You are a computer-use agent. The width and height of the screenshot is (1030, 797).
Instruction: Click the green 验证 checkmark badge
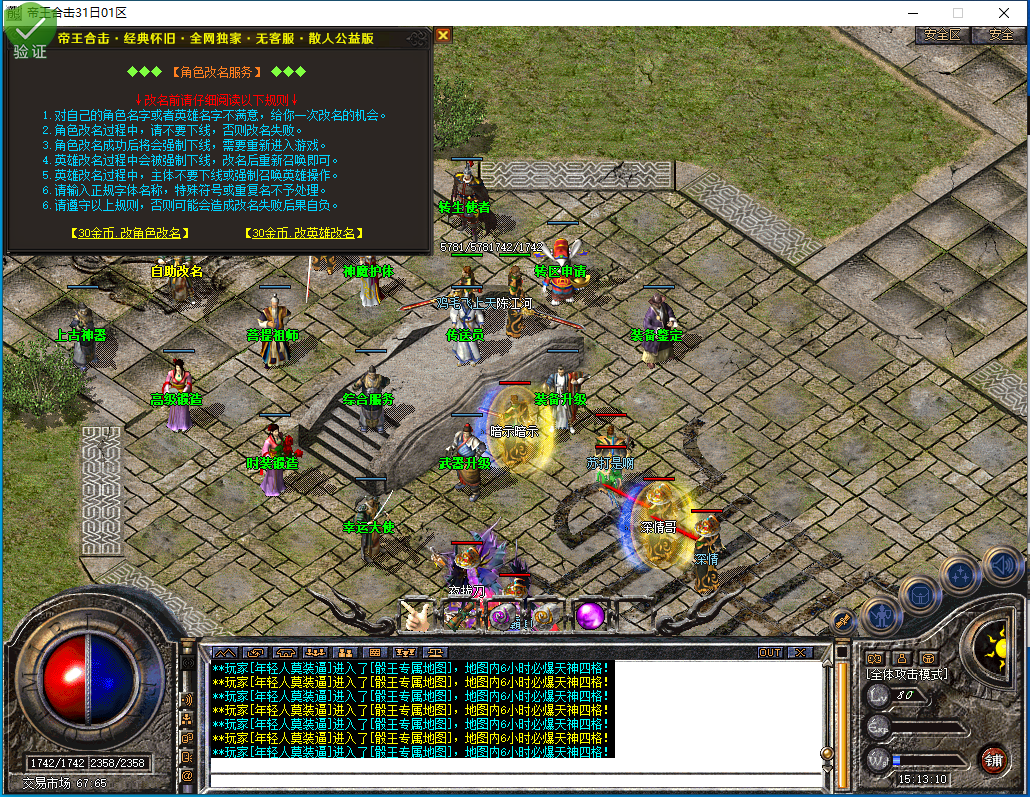click(x=30, y=35)
